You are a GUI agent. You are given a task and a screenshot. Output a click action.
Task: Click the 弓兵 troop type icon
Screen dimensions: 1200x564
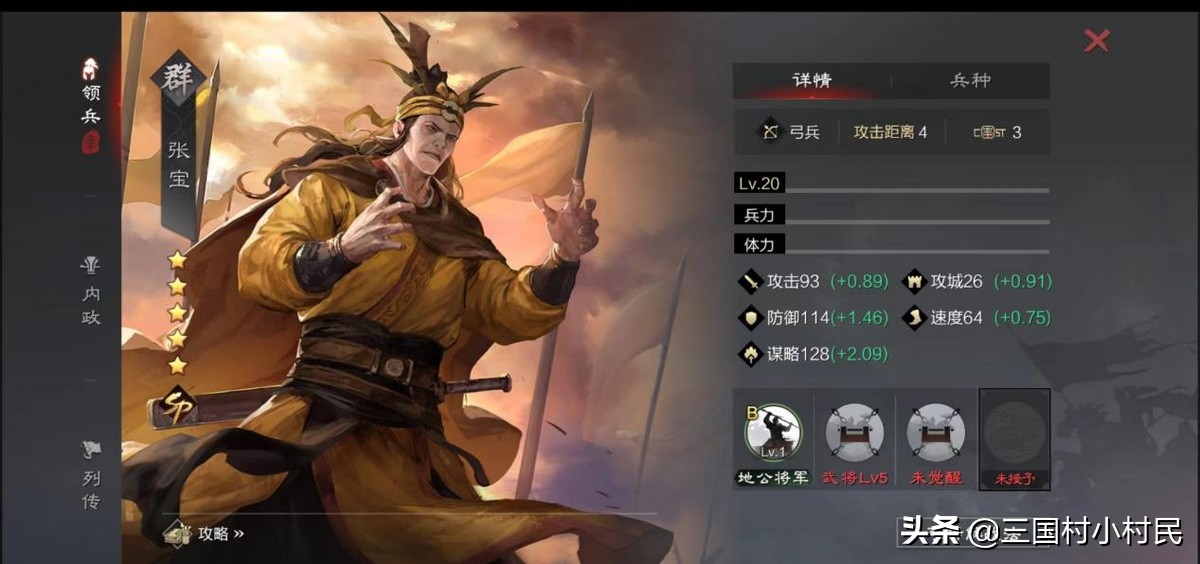tap(771, 132)
